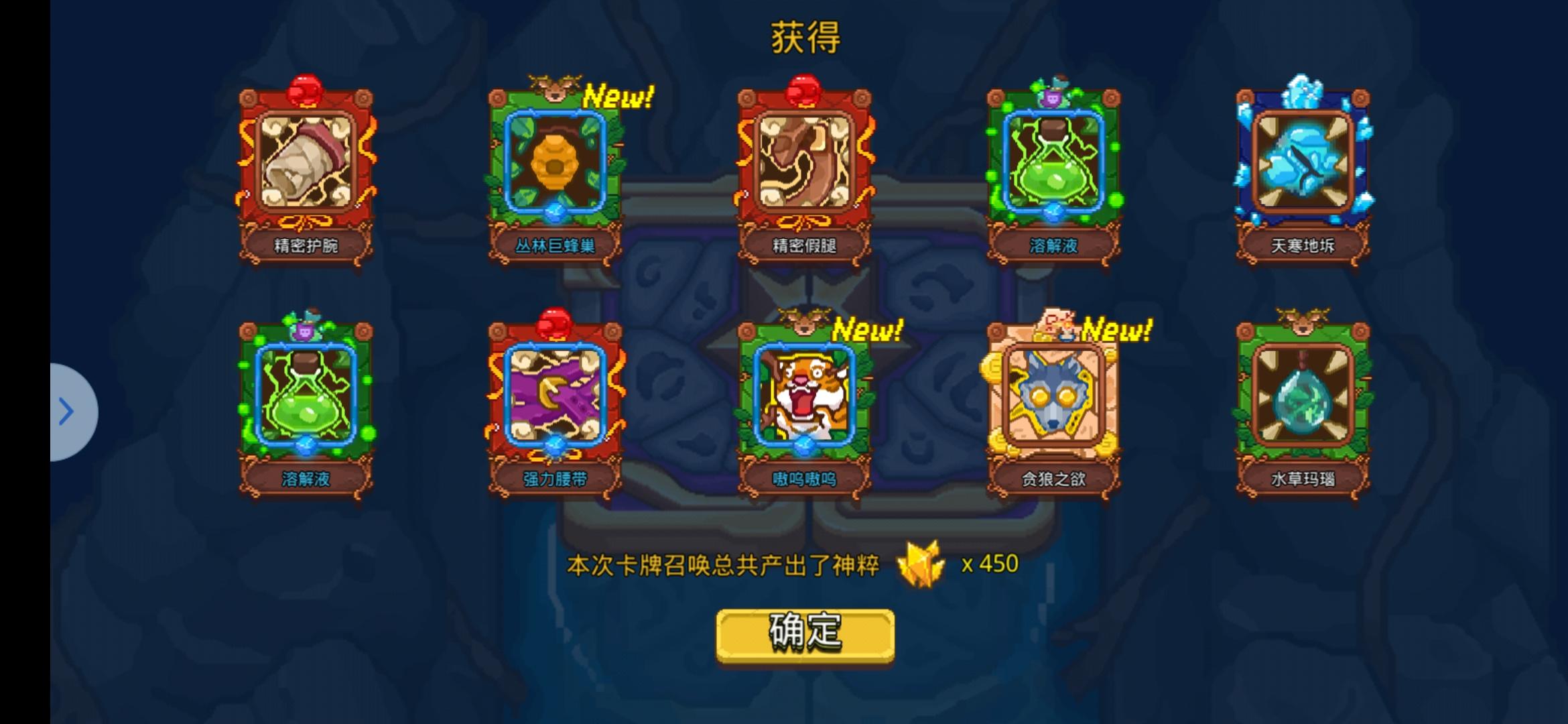The width and height of the screenshot is (1568, 724).
Task: Click the 天寒地坼 ice crystal card
Action: click(1303, 164)
